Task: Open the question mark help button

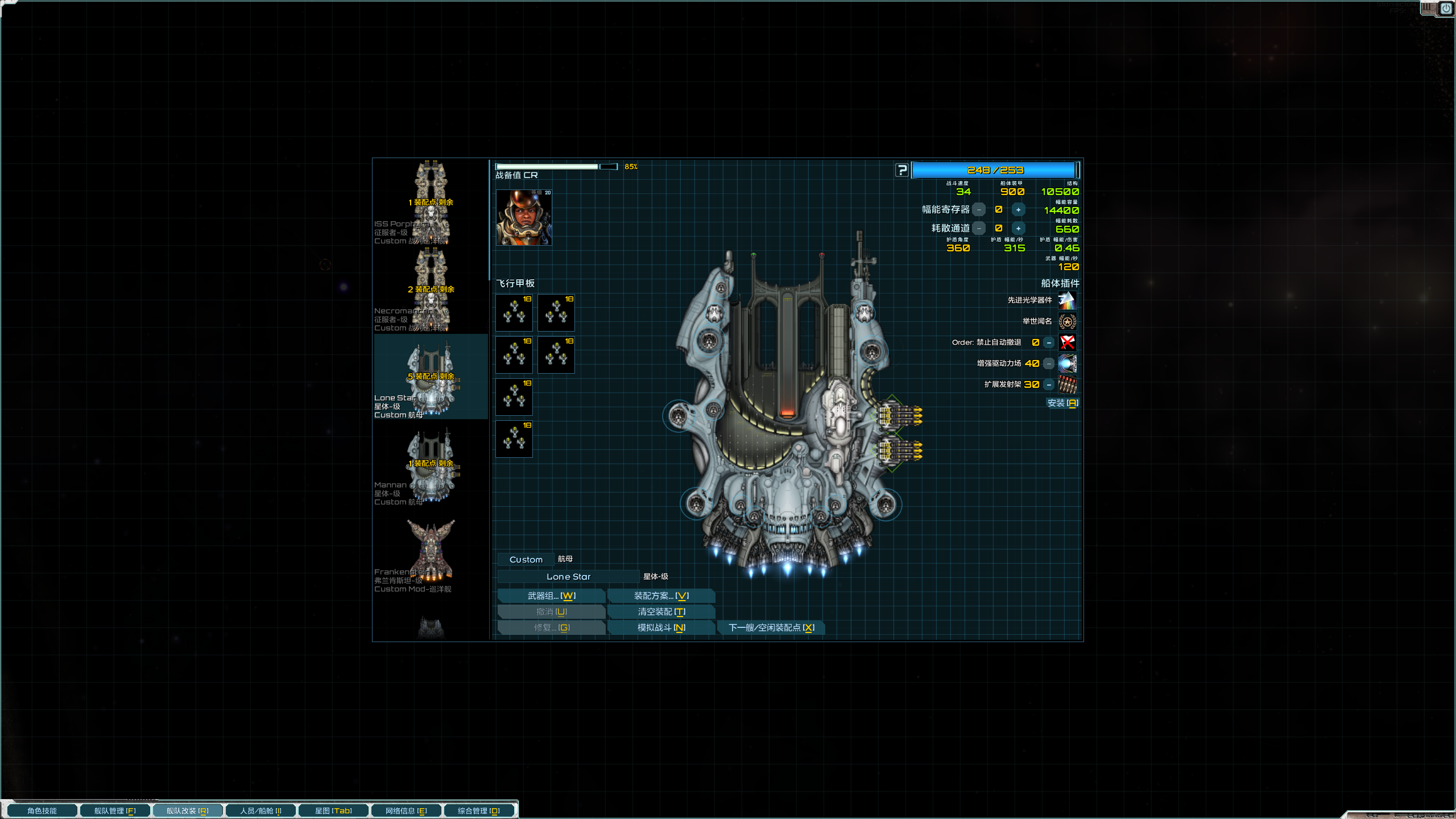Action: tap(901, 170)
